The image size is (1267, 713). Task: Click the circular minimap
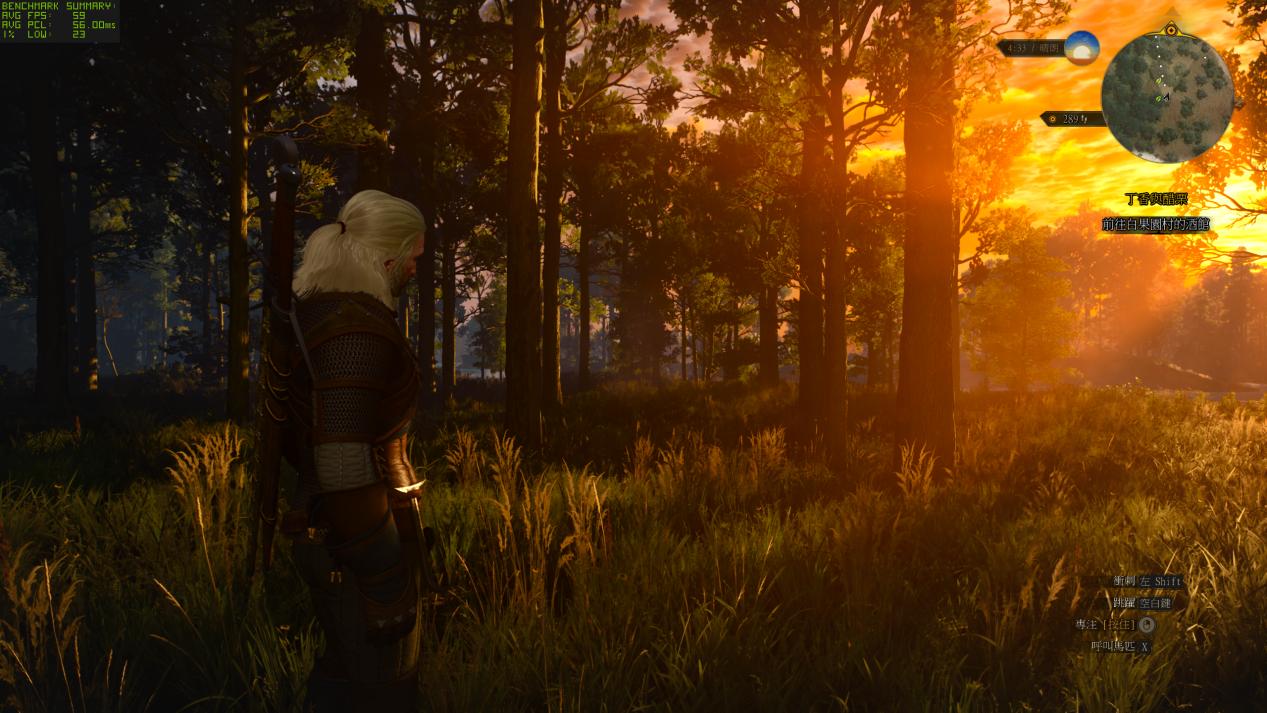point(1167,97)
